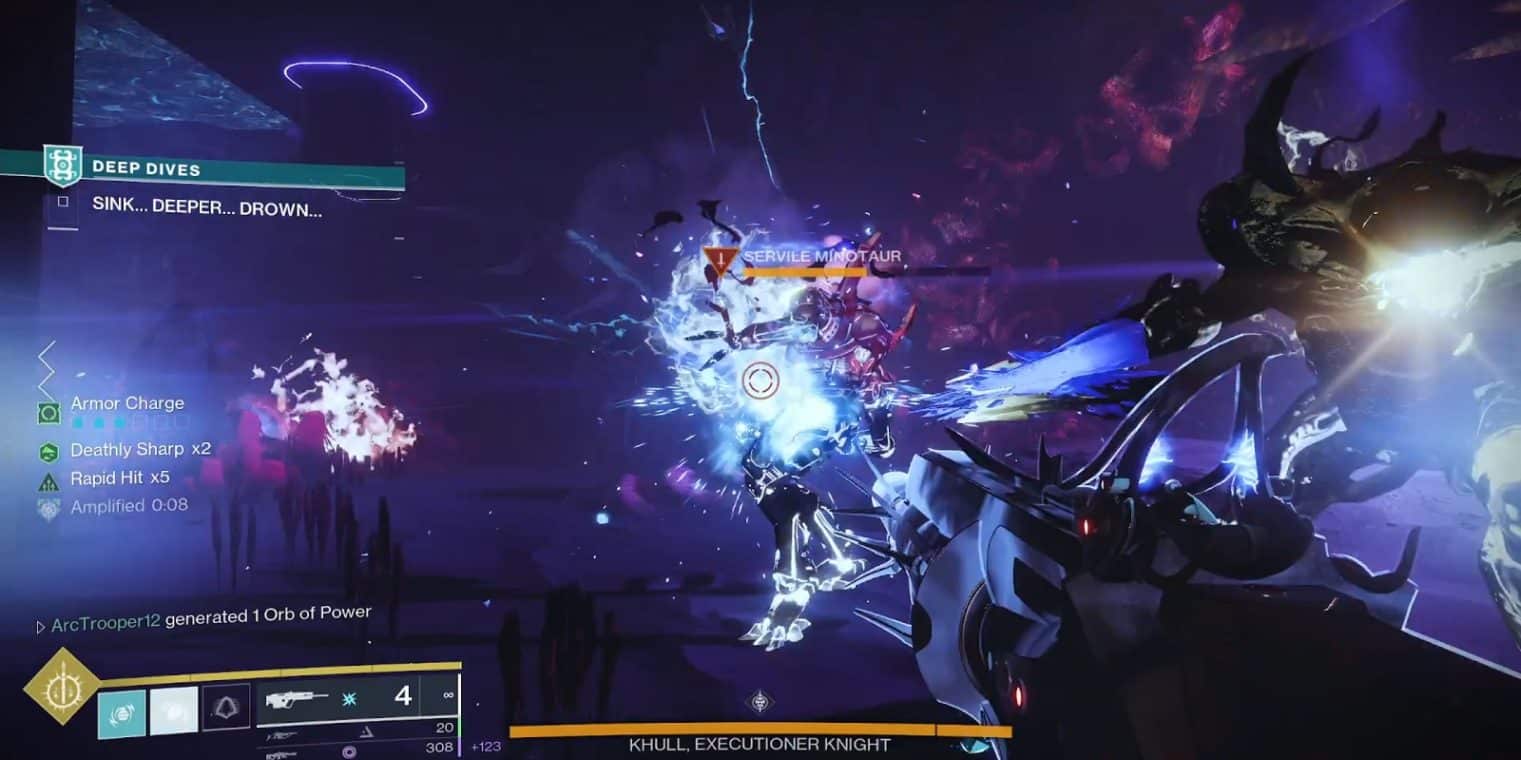Click the checkbox beside Sink Deeper Drown objective
The width and height of the screenshot is (1521, 760).
click(x=63, y=201)
